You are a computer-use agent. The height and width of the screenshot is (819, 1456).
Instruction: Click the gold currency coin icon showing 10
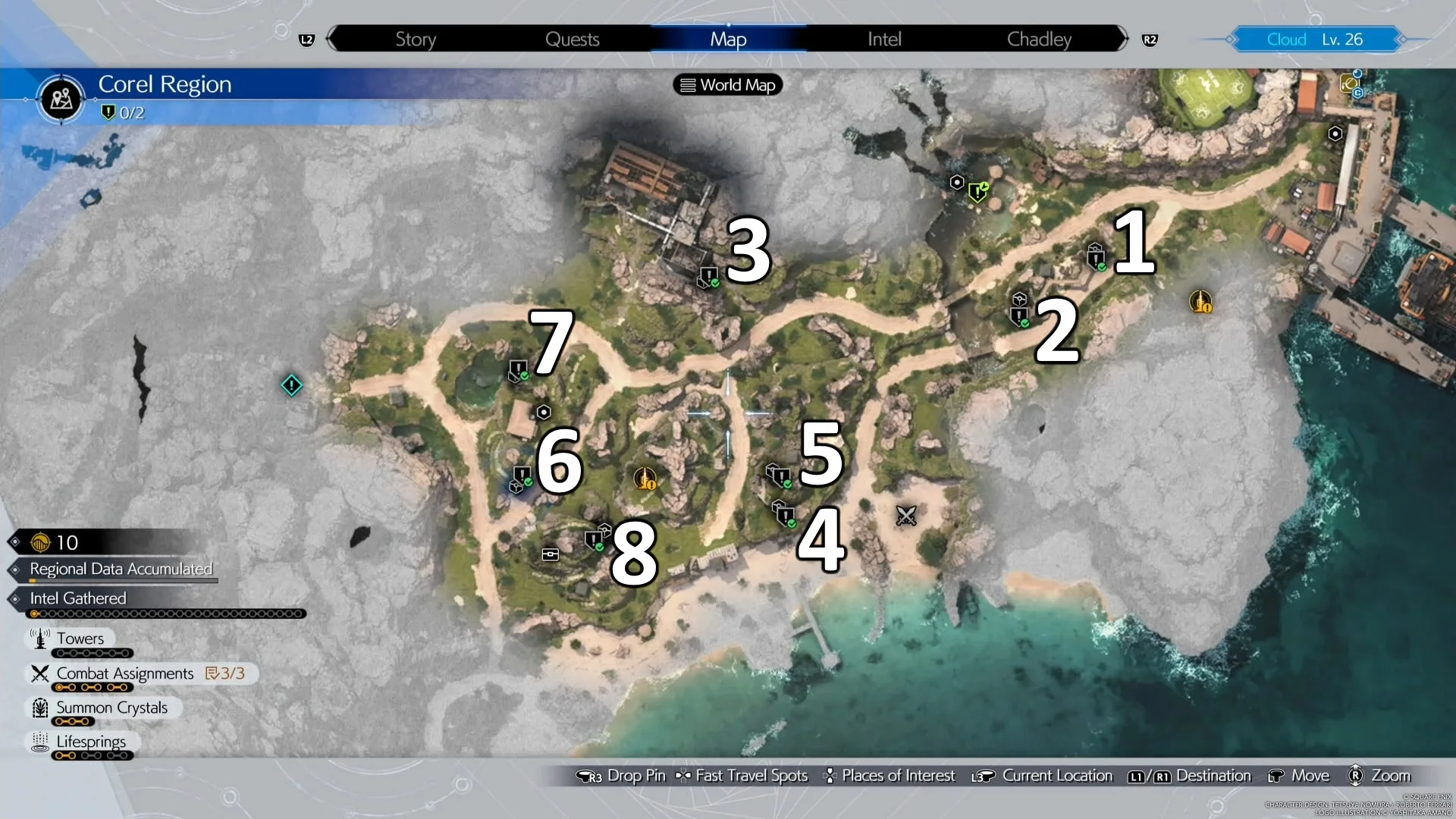tap(42, 541)
